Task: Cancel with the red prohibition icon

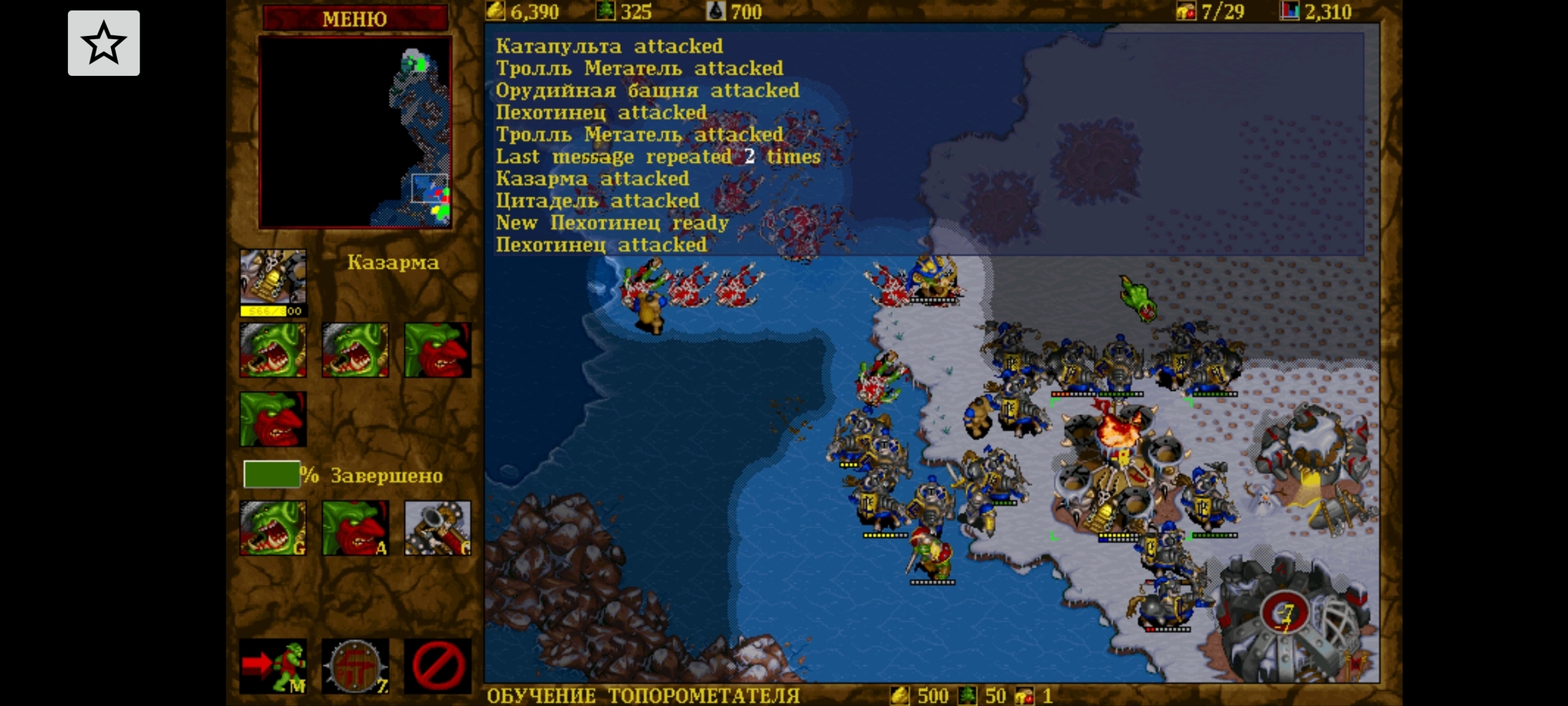Action: (437, 665)
